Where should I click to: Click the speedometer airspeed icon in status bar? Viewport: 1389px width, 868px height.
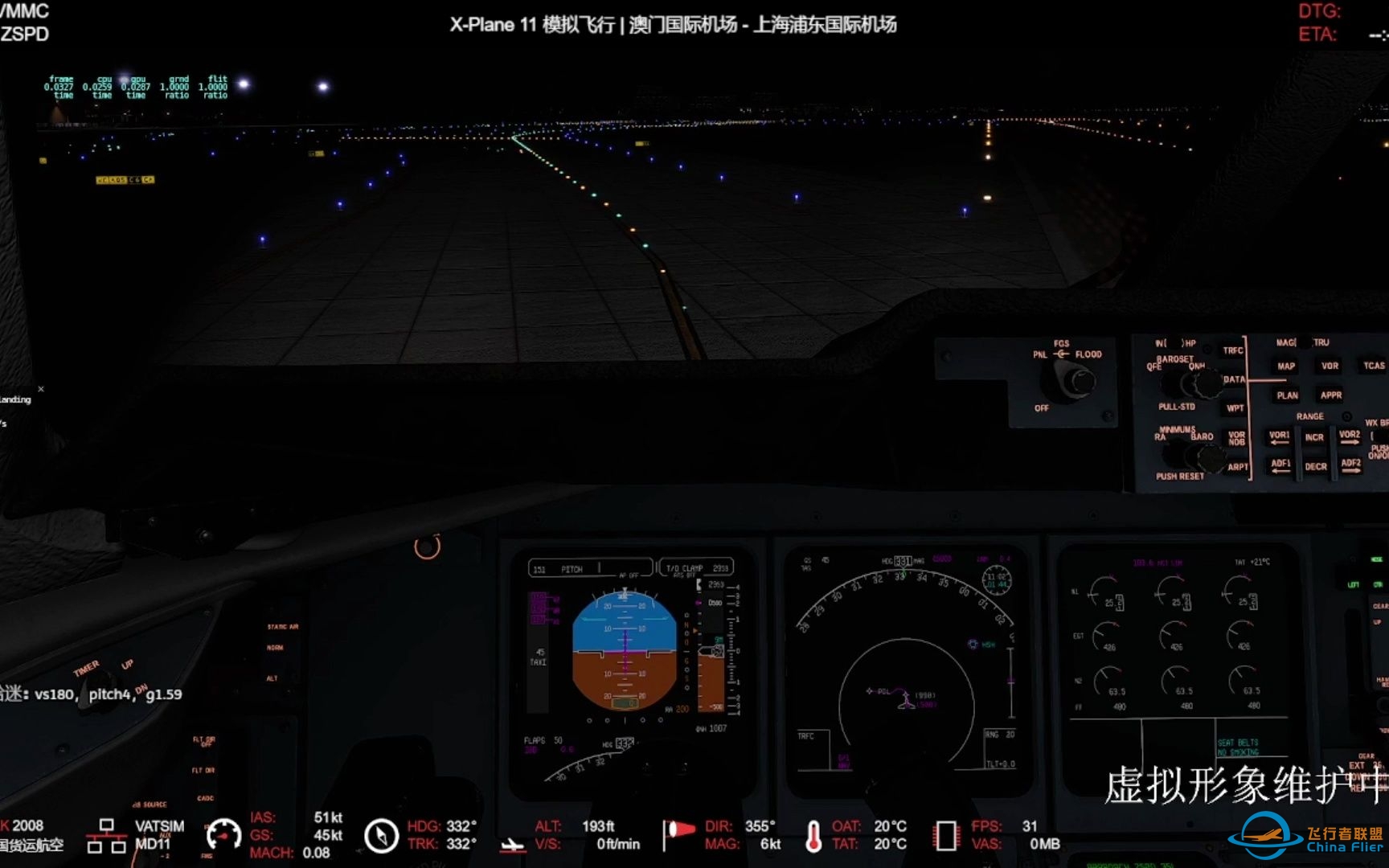pos(225,834)
